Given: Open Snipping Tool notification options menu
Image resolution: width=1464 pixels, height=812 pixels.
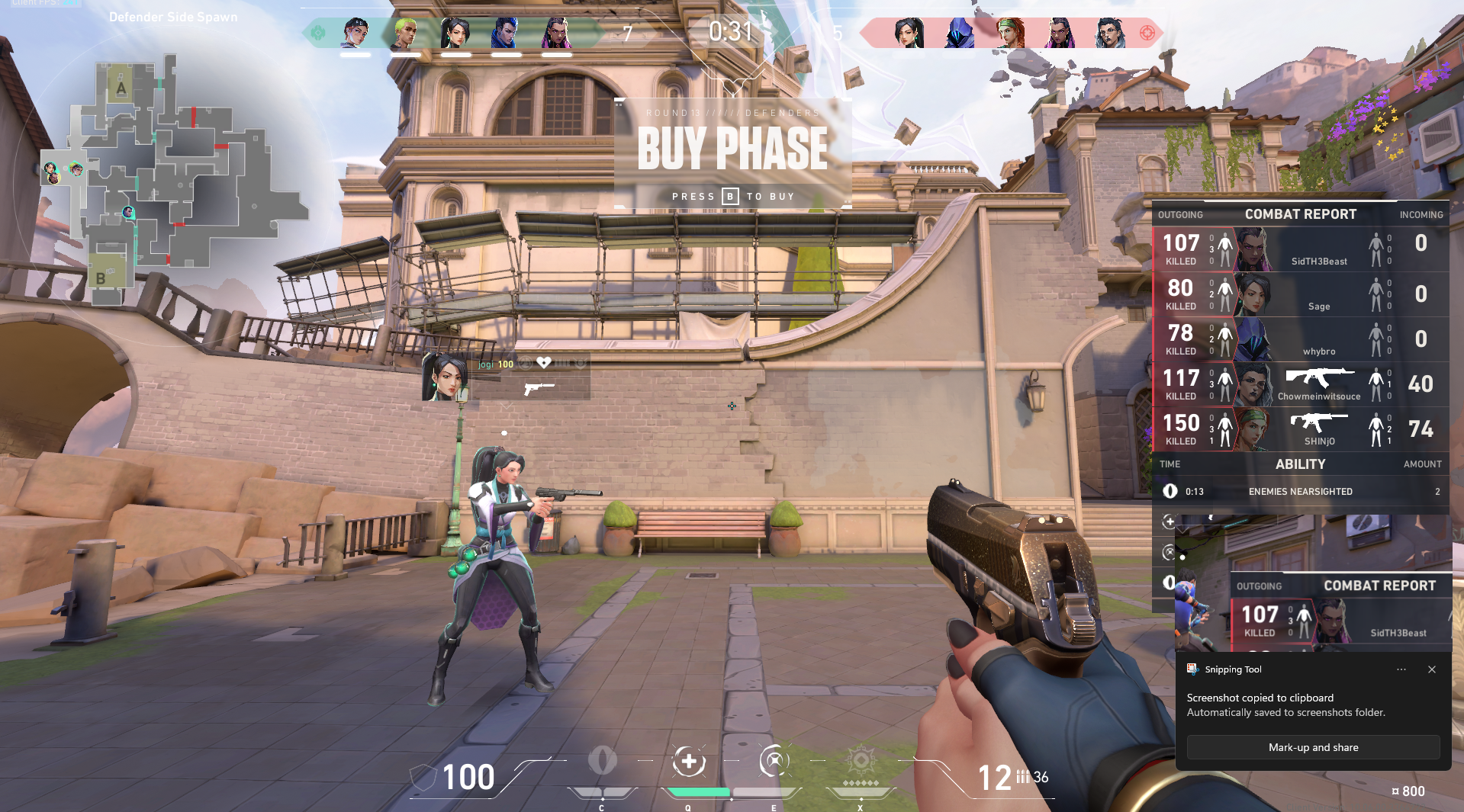Looking at the screenshot, I should click(1401, 669).
